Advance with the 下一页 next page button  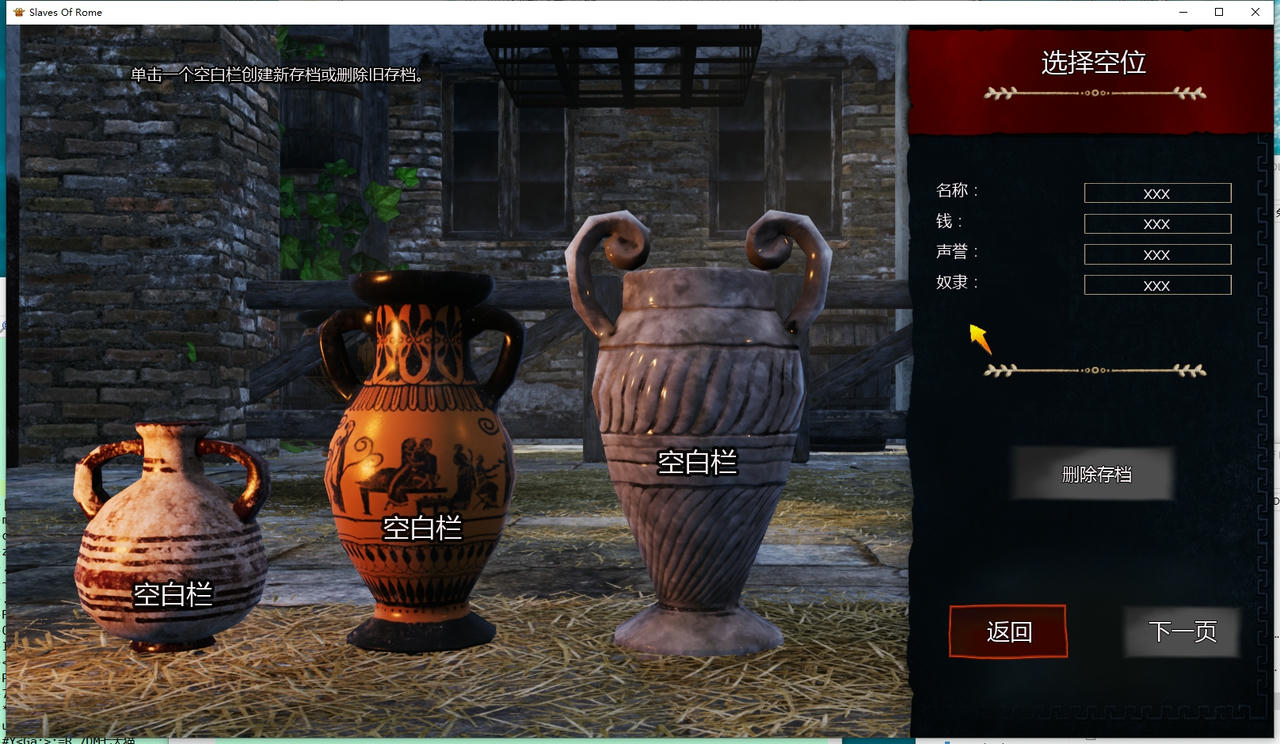click(x=1181, y=632)
